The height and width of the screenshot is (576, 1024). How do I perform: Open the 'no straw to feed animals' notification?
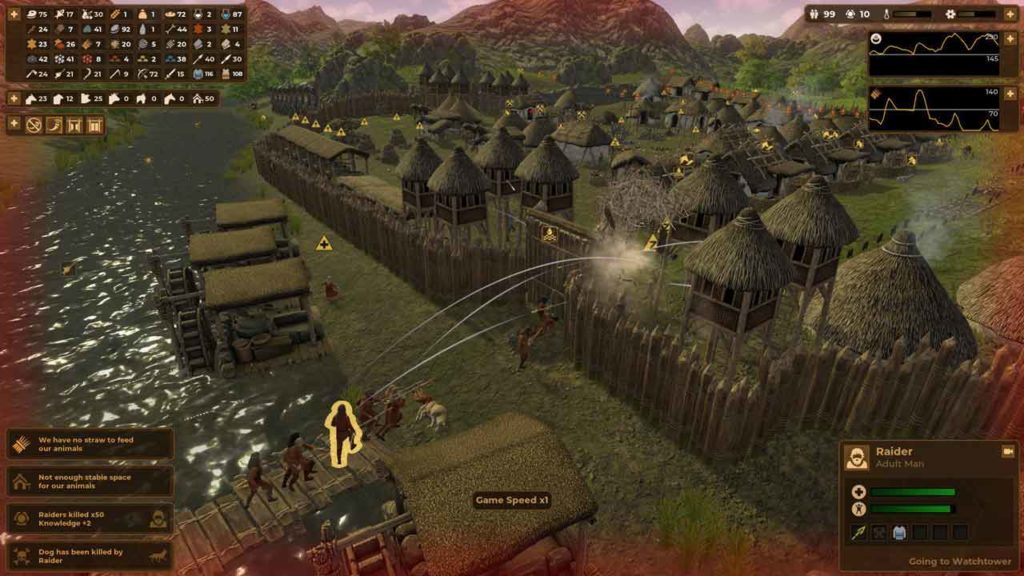click(x=90, y=444)
